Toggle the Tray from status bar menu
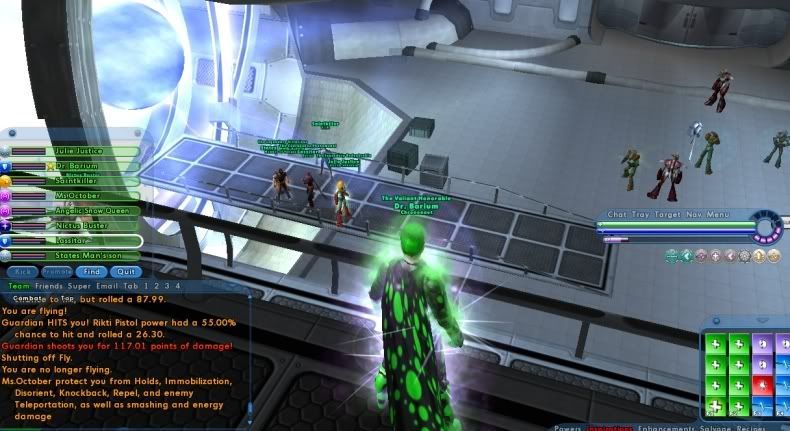The width and height of the screenshot is (790, 431). [x=640, y=214]
